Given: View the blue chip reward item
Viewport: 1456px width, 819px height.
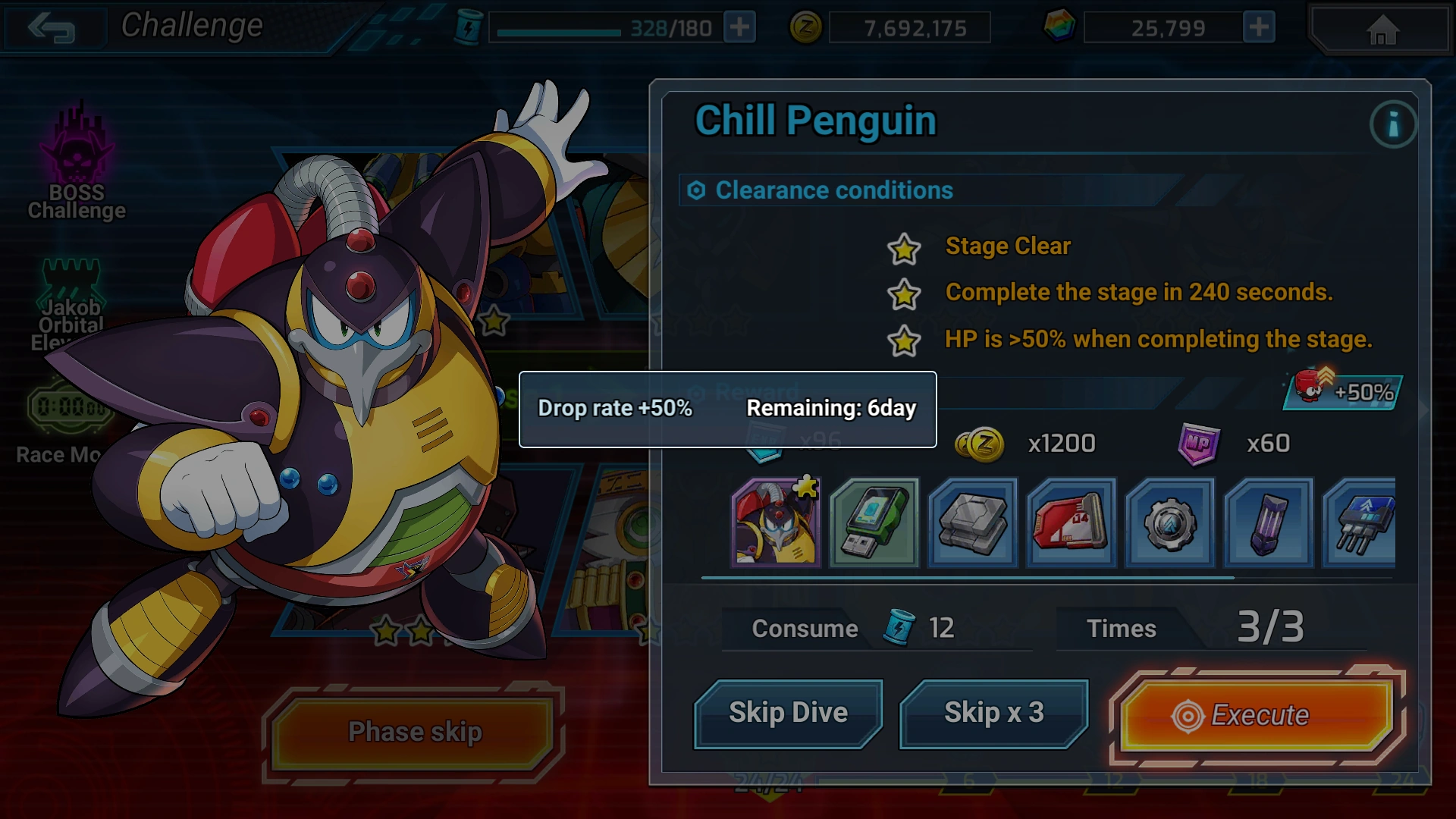Looking at the screenshot, I should (x=1360, y=522).
